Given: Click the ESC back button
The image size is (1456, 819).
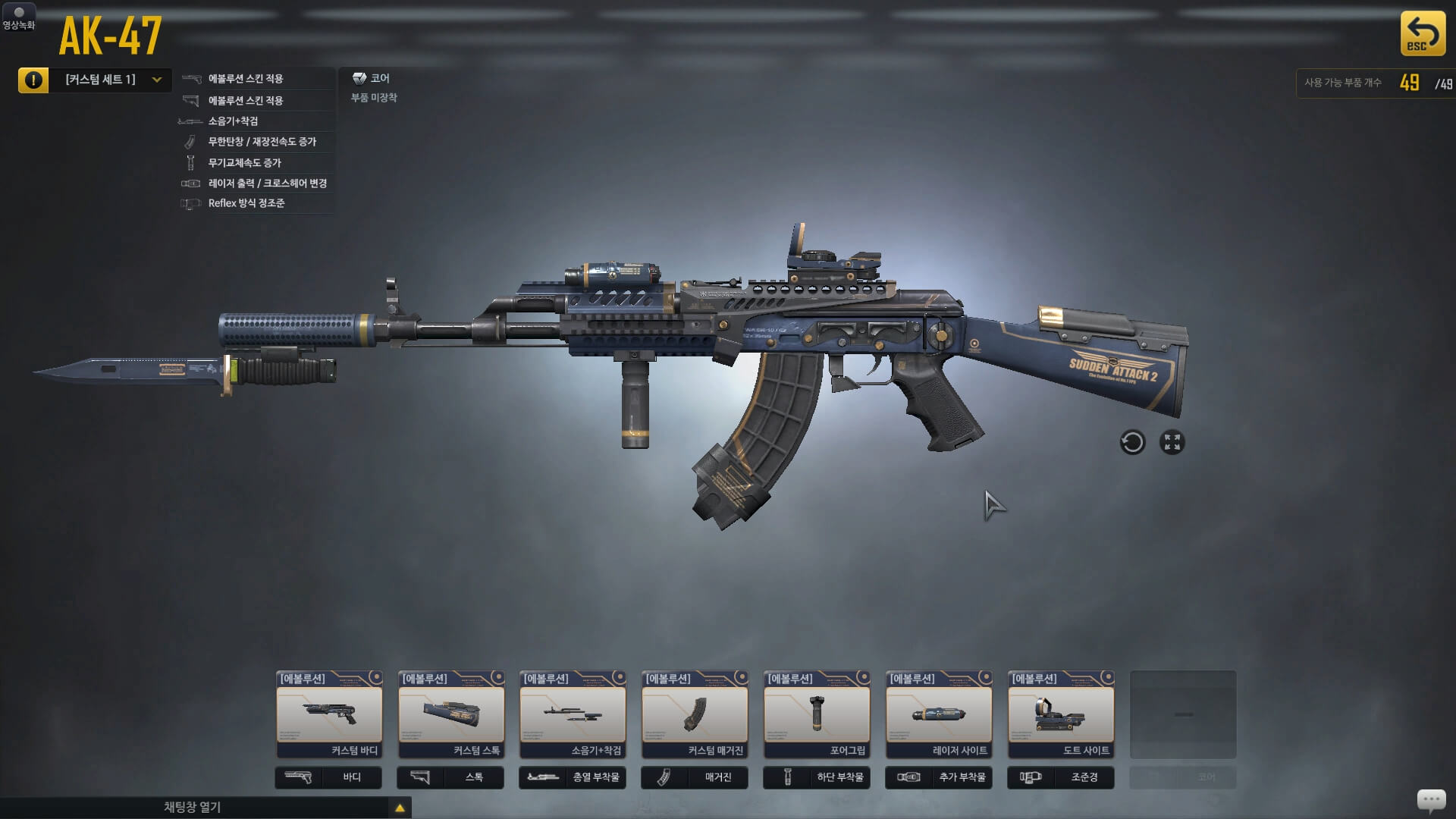Looking at the screenshot, I should pyautogui.click(x=1422, y=33).
